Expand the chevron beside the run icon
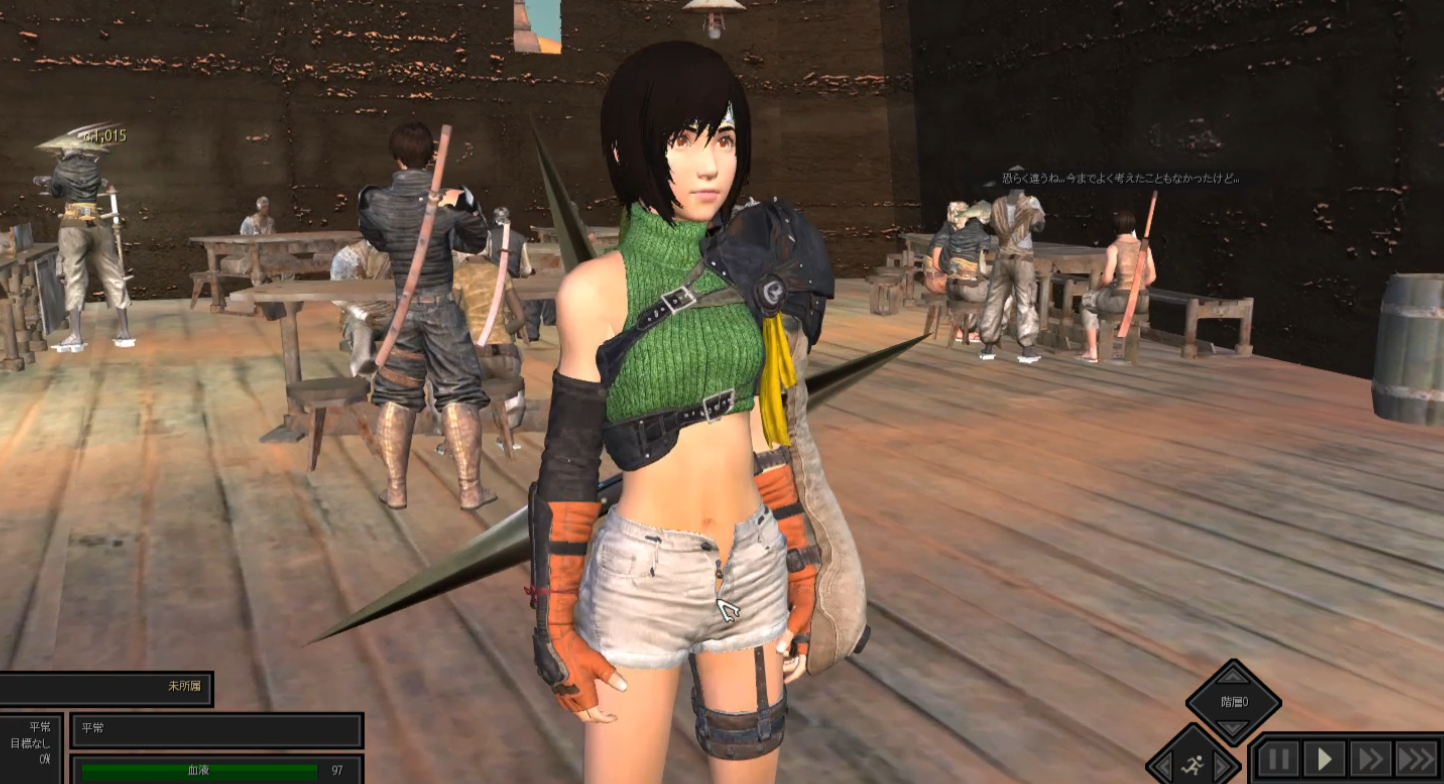The image size is (1444, 784). [x=1221, y=765]
